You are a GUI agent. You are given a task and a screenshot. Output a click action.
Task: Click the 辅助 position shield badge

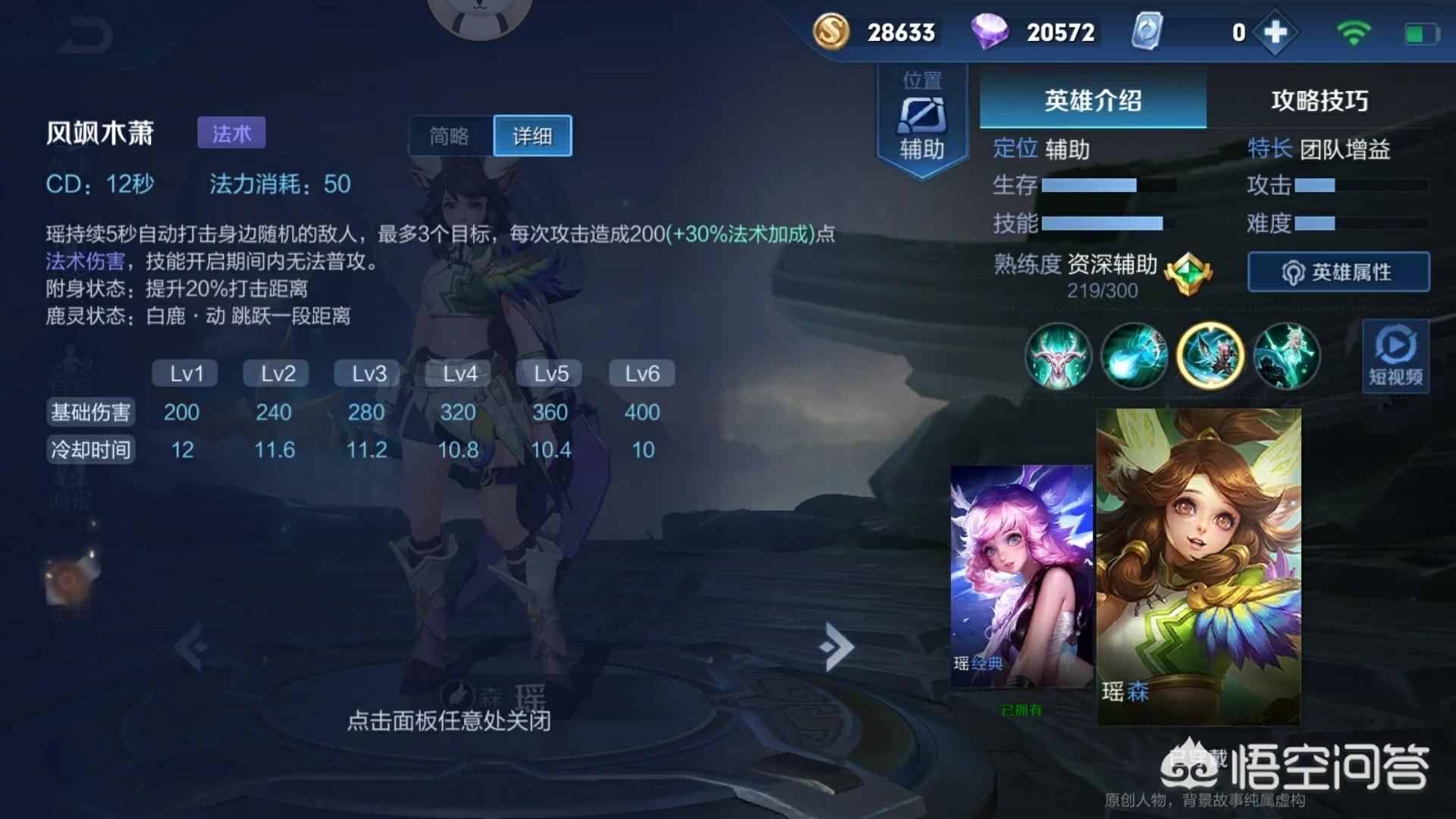tap(922, 114)
